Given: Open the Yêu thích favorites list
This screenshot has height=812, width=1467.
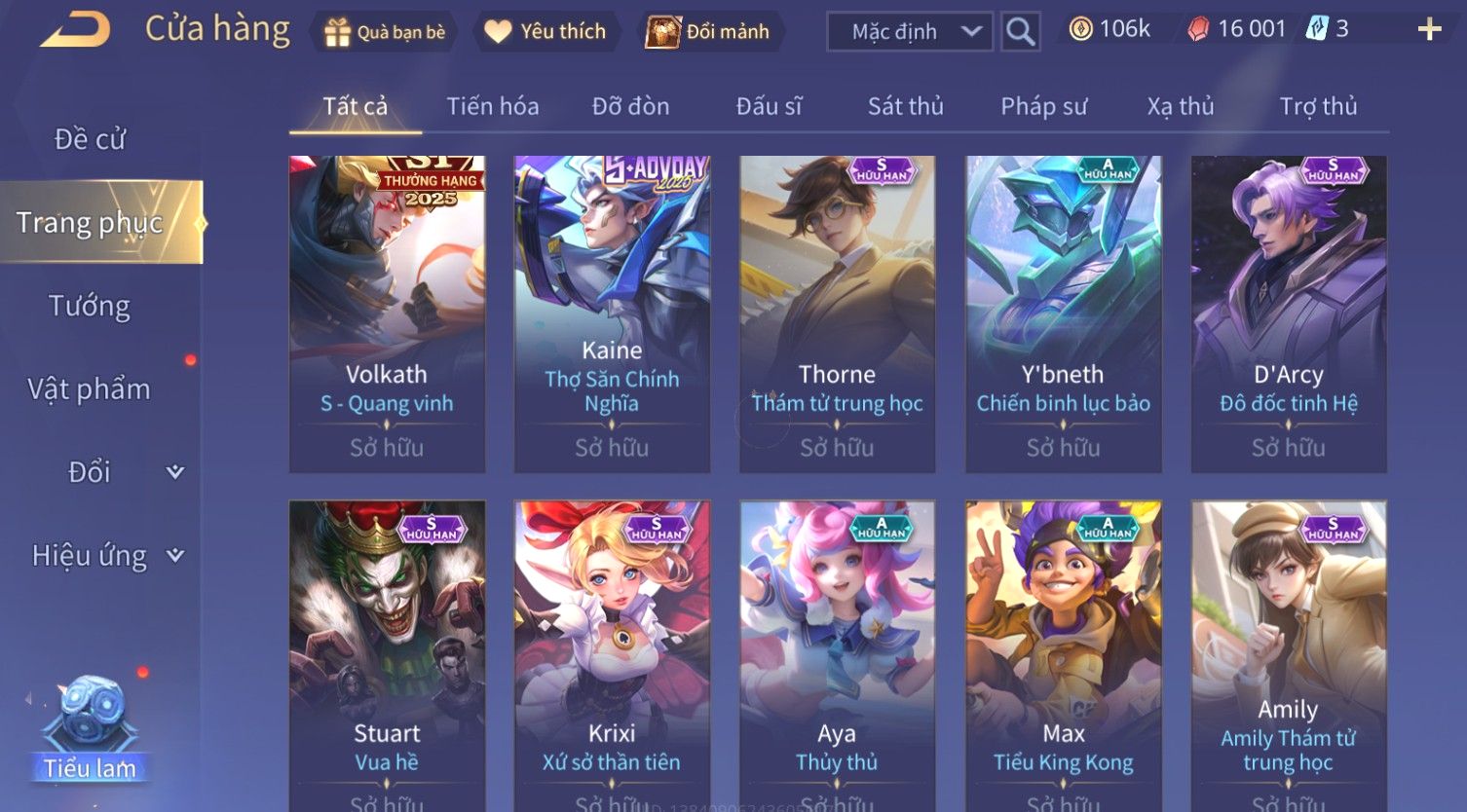Looking at the screenshot, I should tap(545, 32).
